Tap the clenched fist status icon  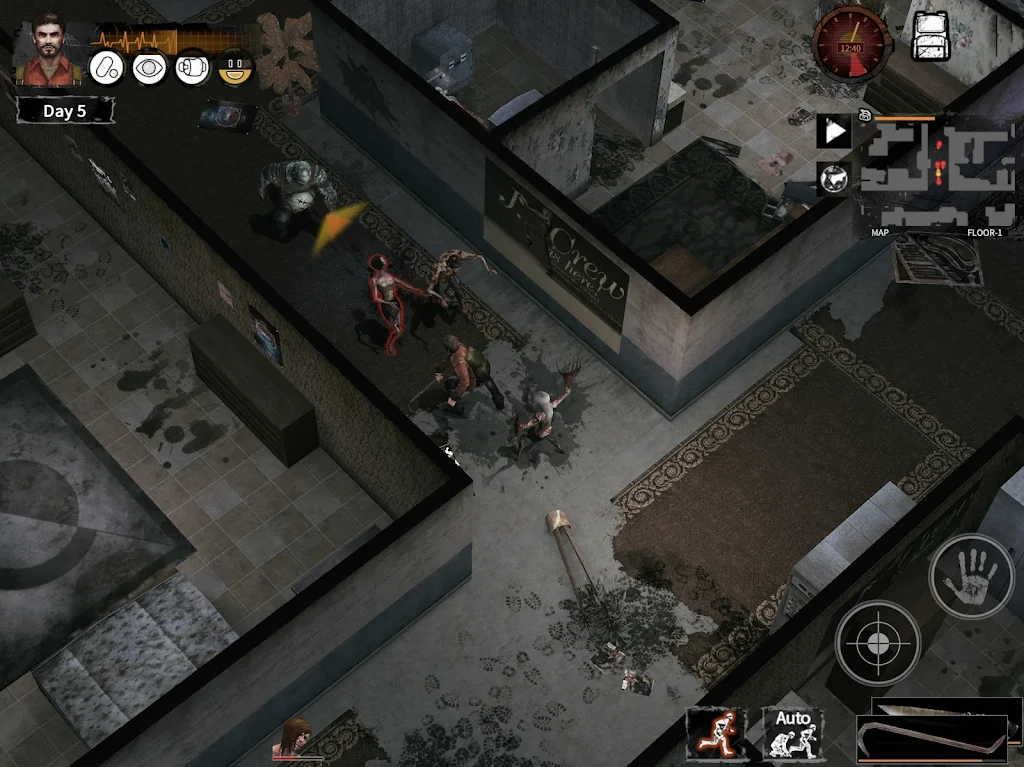pos(193,68)
